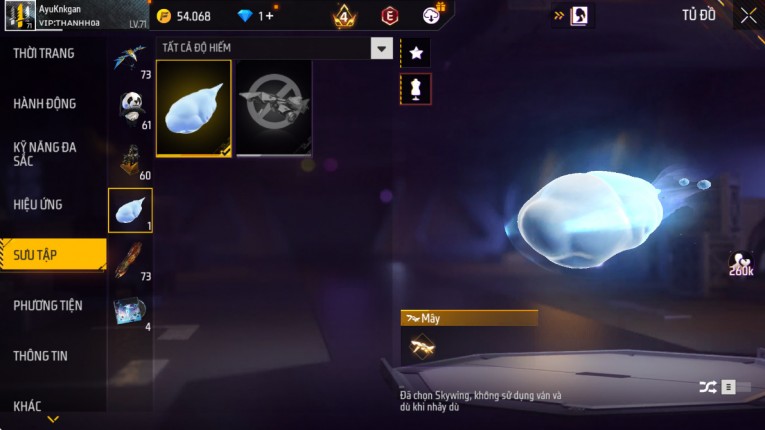Close the Tủ Đồ vault screen
The height and width of the screenshot is (430, 765).
[x=748, y=16]
